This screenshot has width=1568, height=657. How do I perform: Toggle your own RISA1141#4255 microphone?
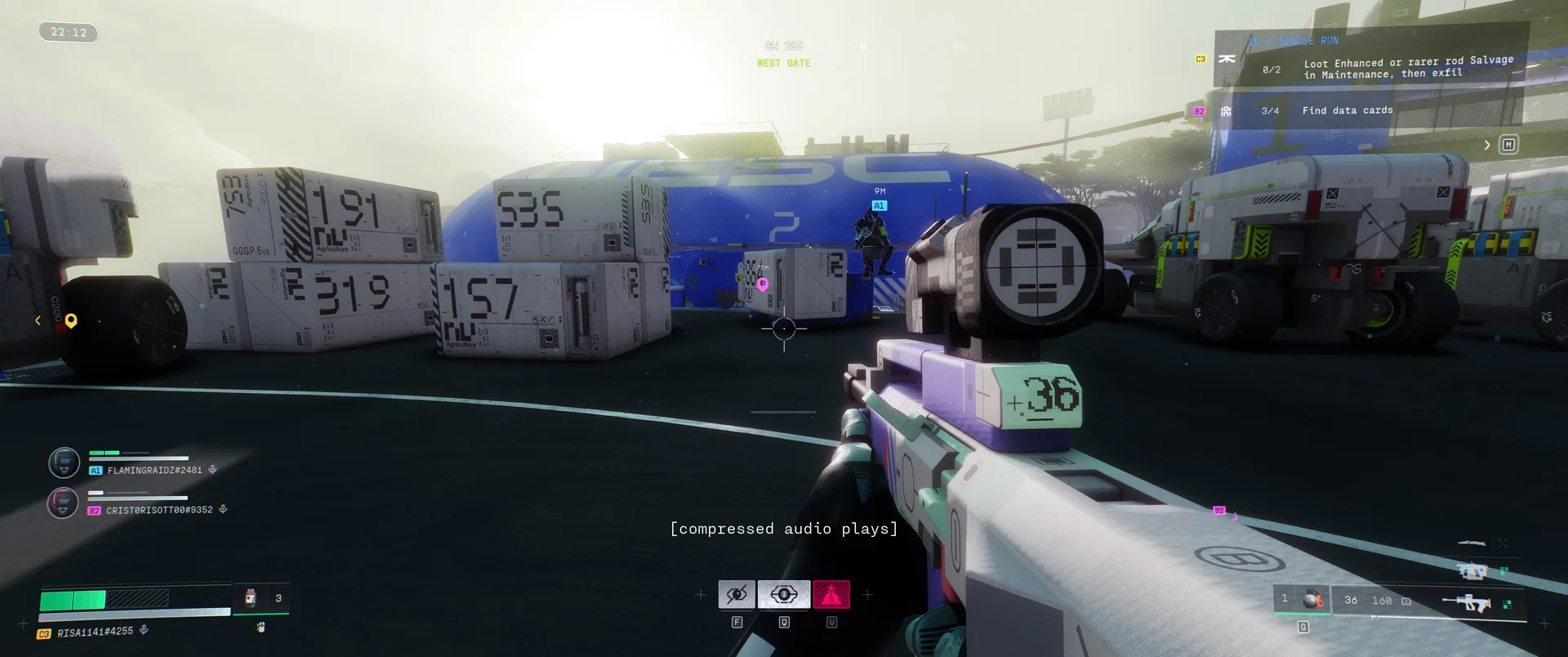coord(144,630)
